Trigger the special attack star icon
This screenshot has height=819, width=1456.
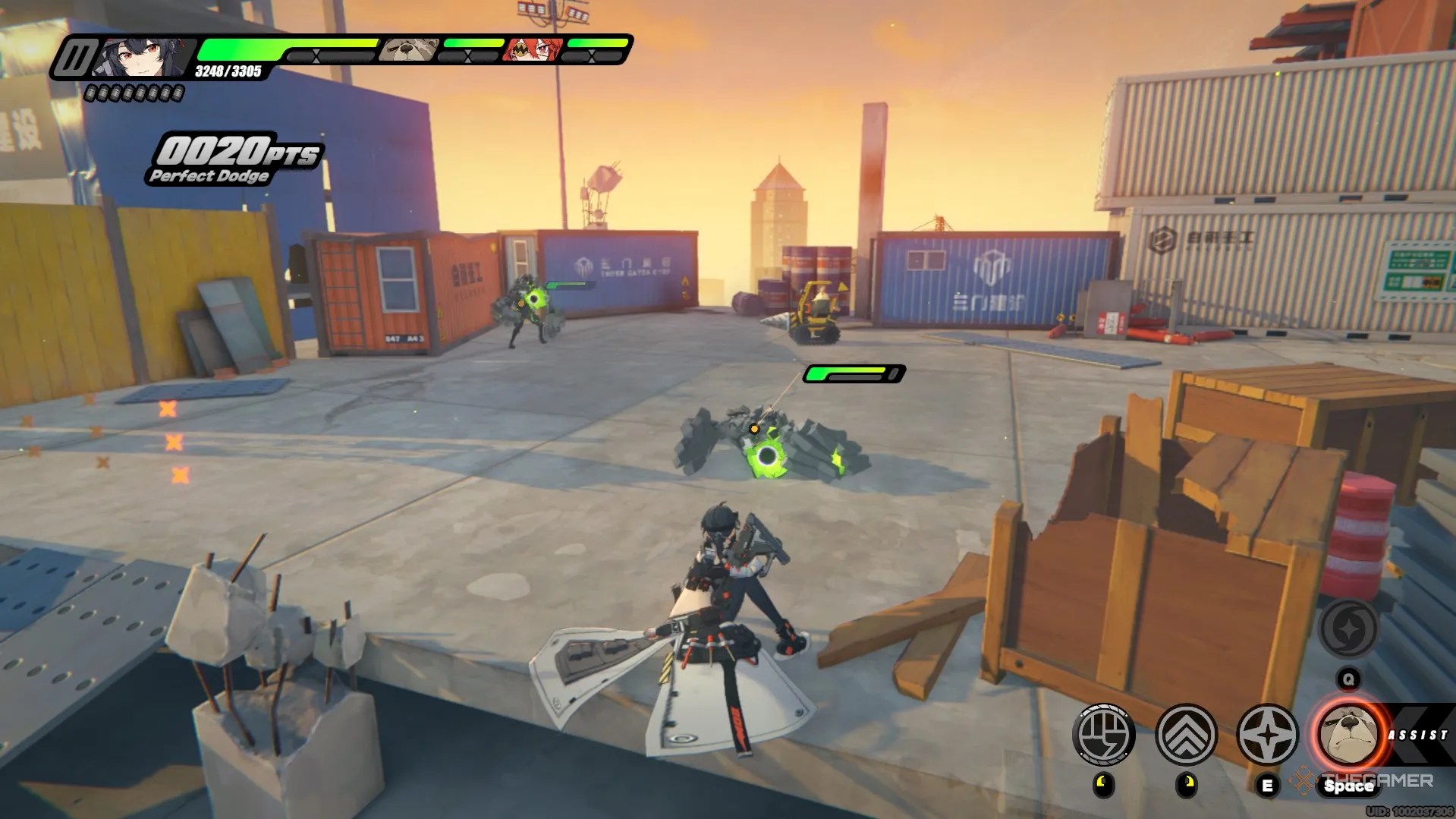point(1270,735)
